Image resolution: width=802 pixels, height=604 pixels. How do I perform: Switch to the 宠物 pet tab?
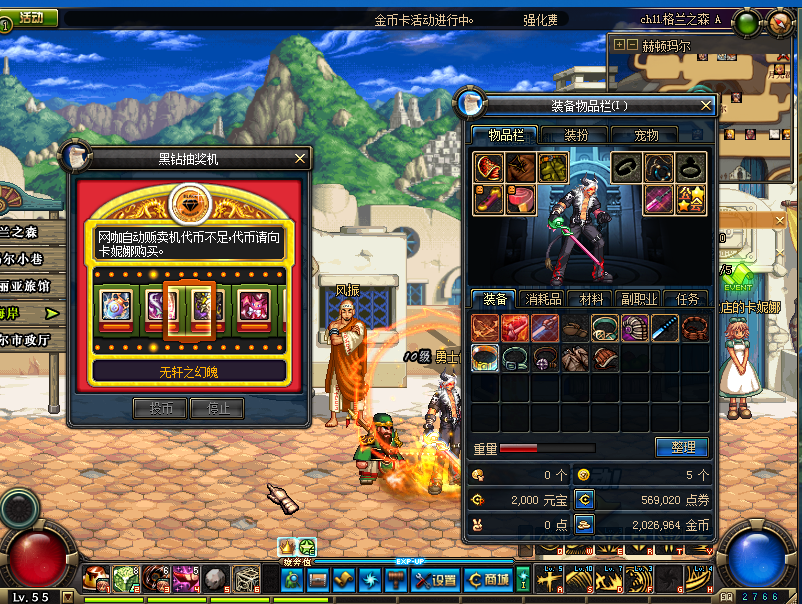[x=647, y=135]
